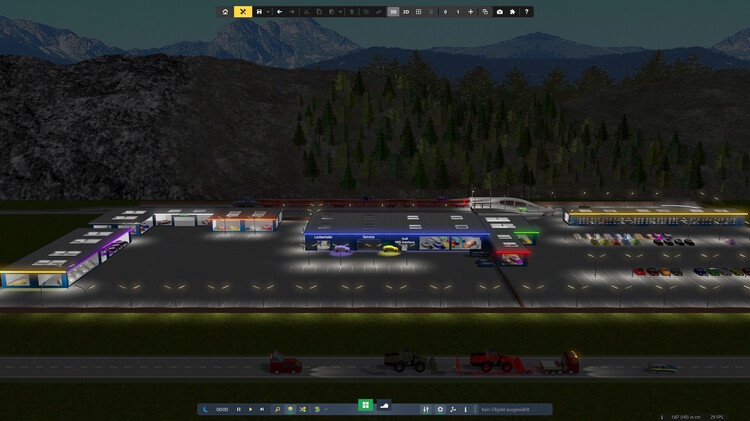This screenshot has width=750, height=421.
Task: Open the puzzle piece plugins menu
Action: coord(513,12)
